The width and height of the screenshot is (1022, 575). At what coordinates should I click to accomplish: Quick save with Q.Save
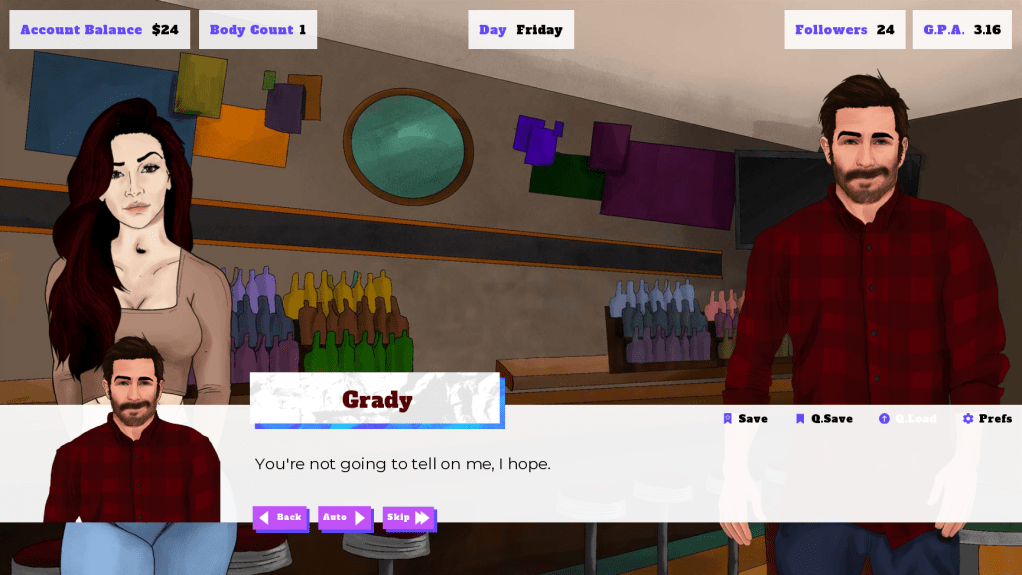tap(824, 419)
